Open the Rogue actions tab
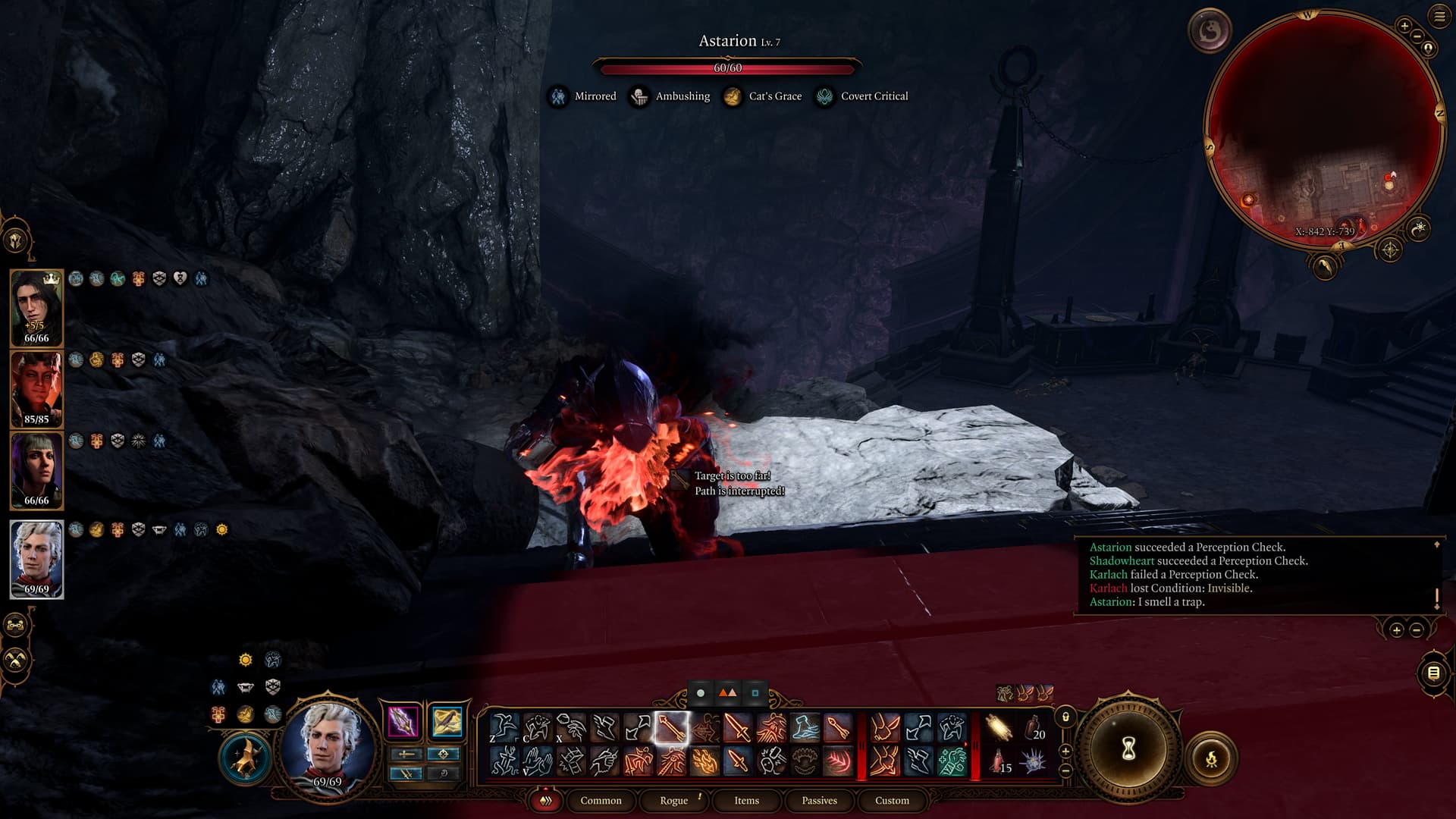 (x=673, y=800)
